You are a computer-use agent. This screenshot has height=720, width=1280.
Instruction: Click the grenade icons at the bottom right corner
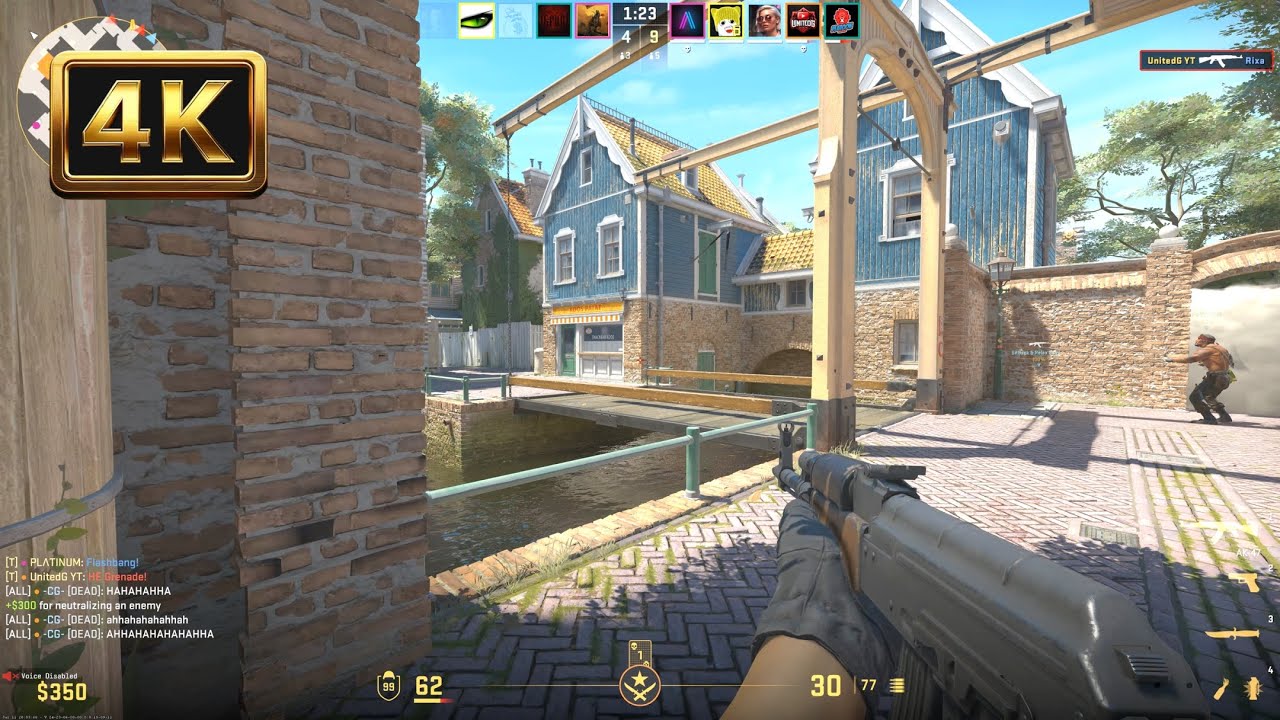[1237, 690]
